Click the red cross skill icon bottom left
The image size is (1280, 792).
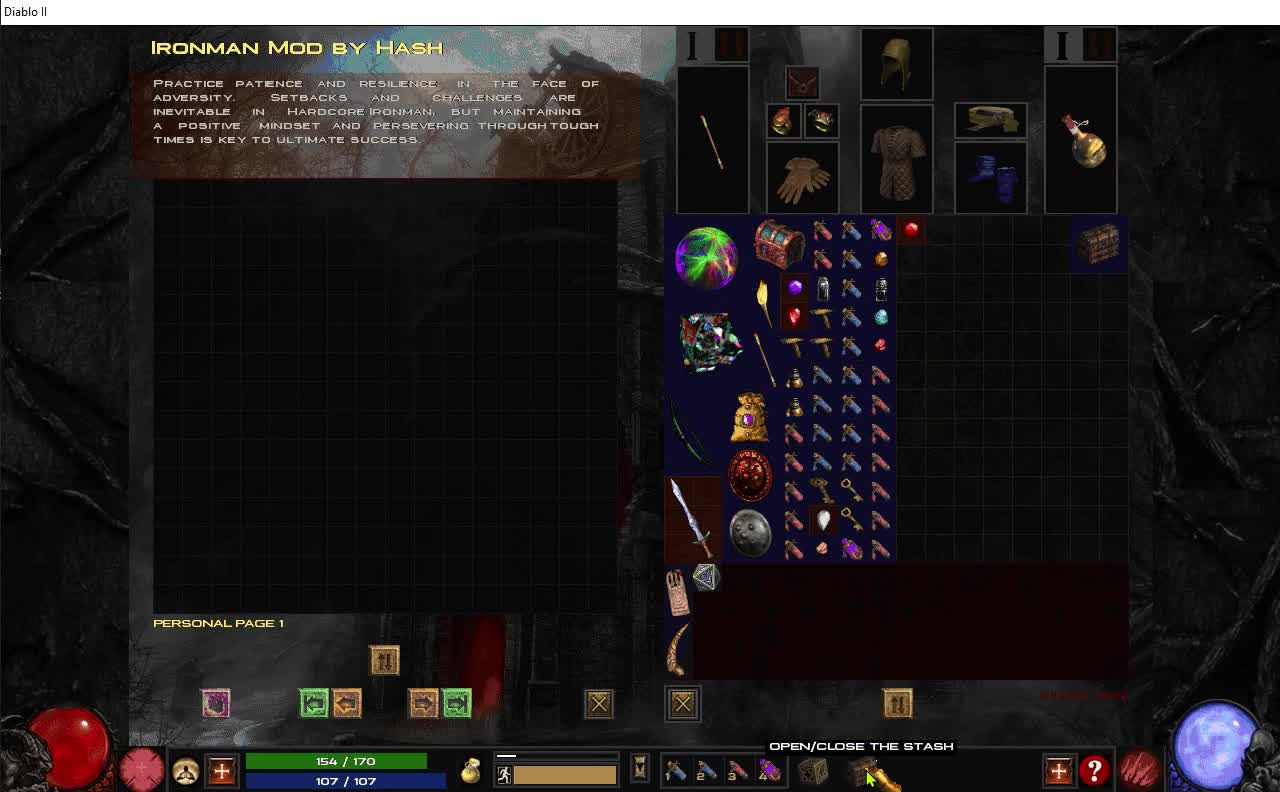coord(220,770)
